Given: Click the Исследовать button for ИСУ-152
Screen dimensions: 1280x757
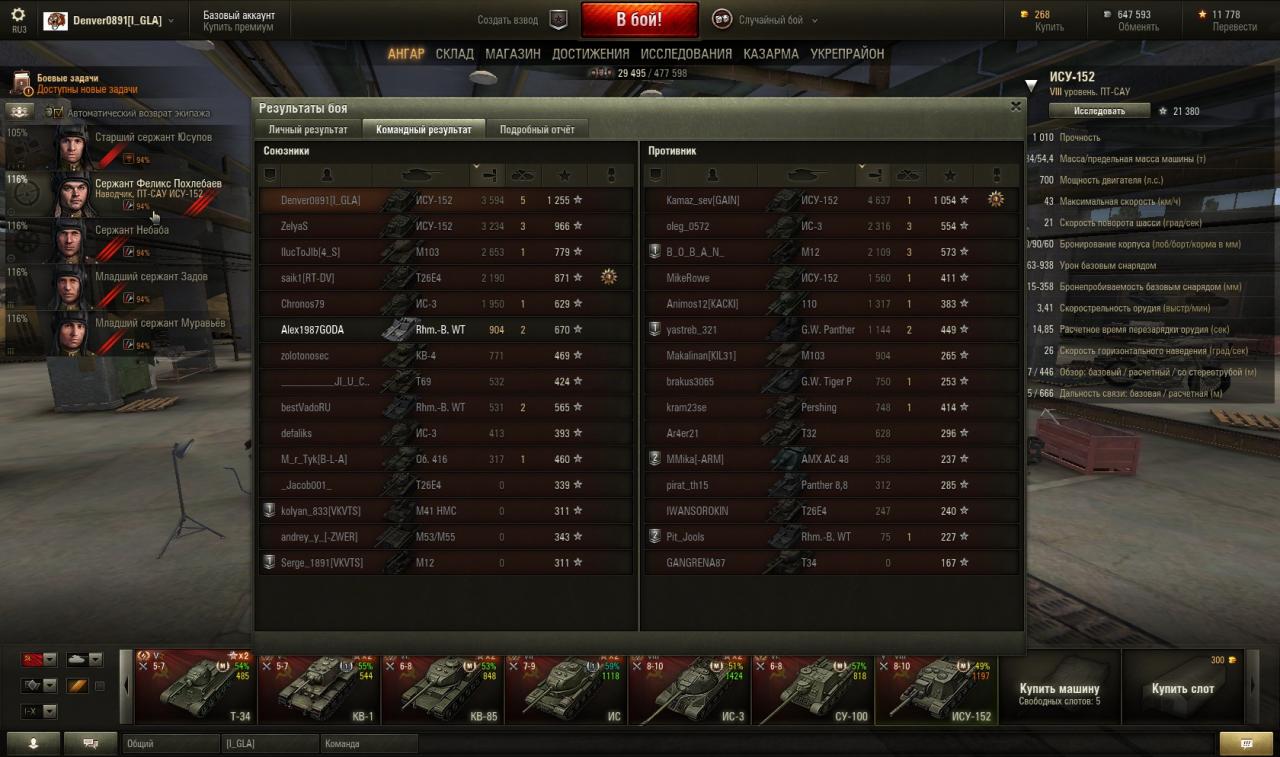Looking at the screenshot, I should coord(1099,111).
